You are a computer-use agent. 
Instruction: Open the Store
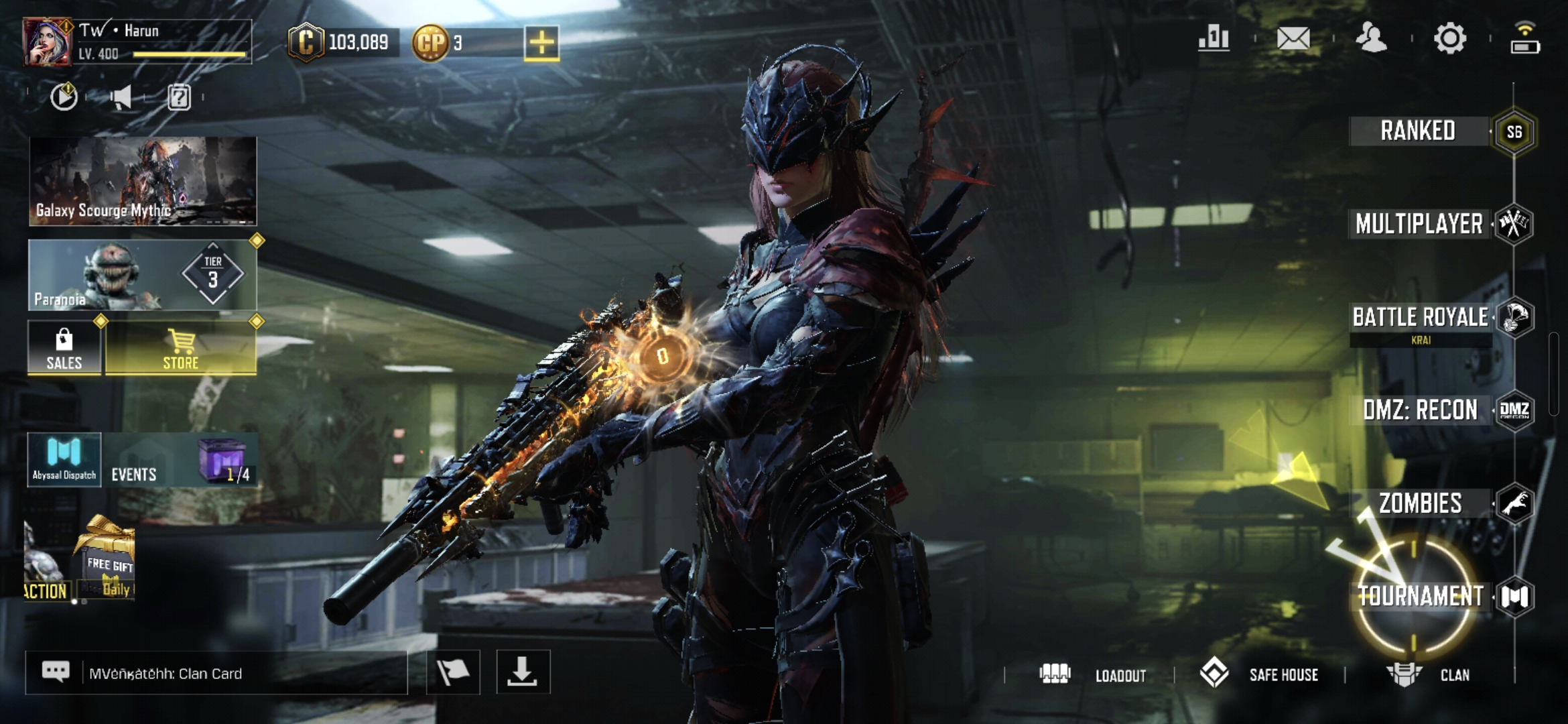coord(181,349)
